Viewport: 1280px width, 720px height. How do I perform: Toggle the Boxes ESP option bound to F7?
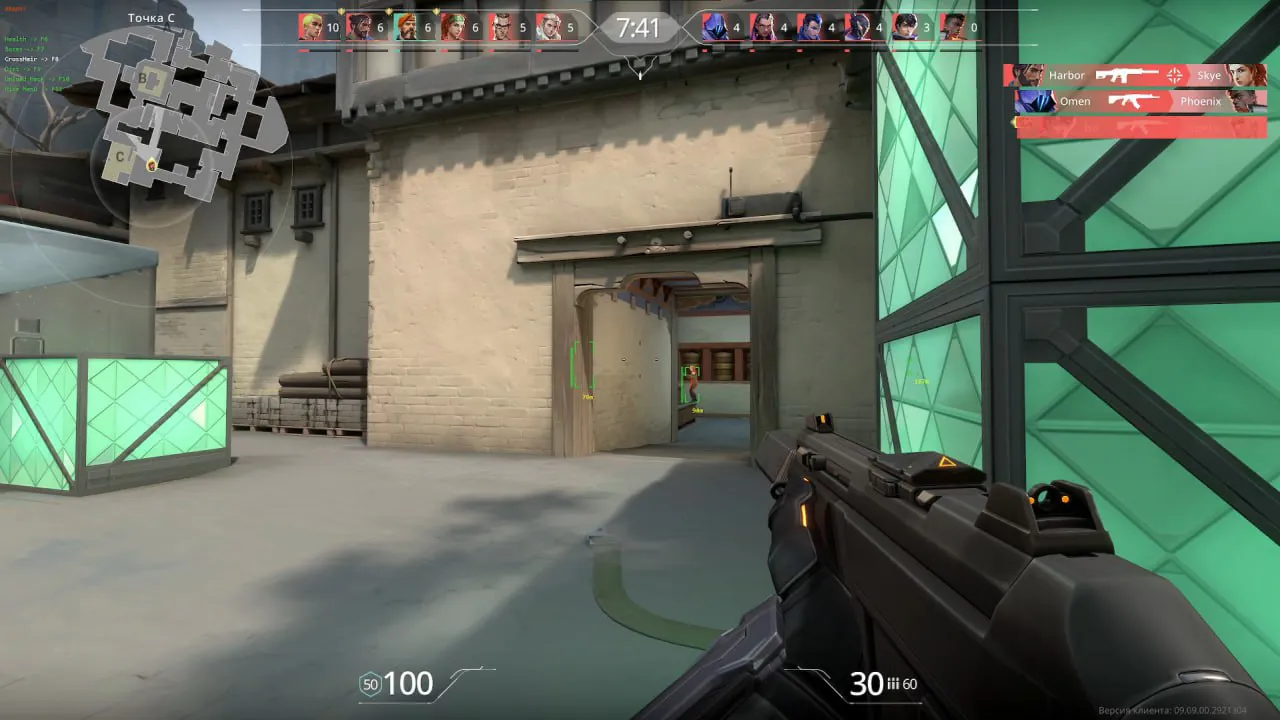click(x=24, y=48)
